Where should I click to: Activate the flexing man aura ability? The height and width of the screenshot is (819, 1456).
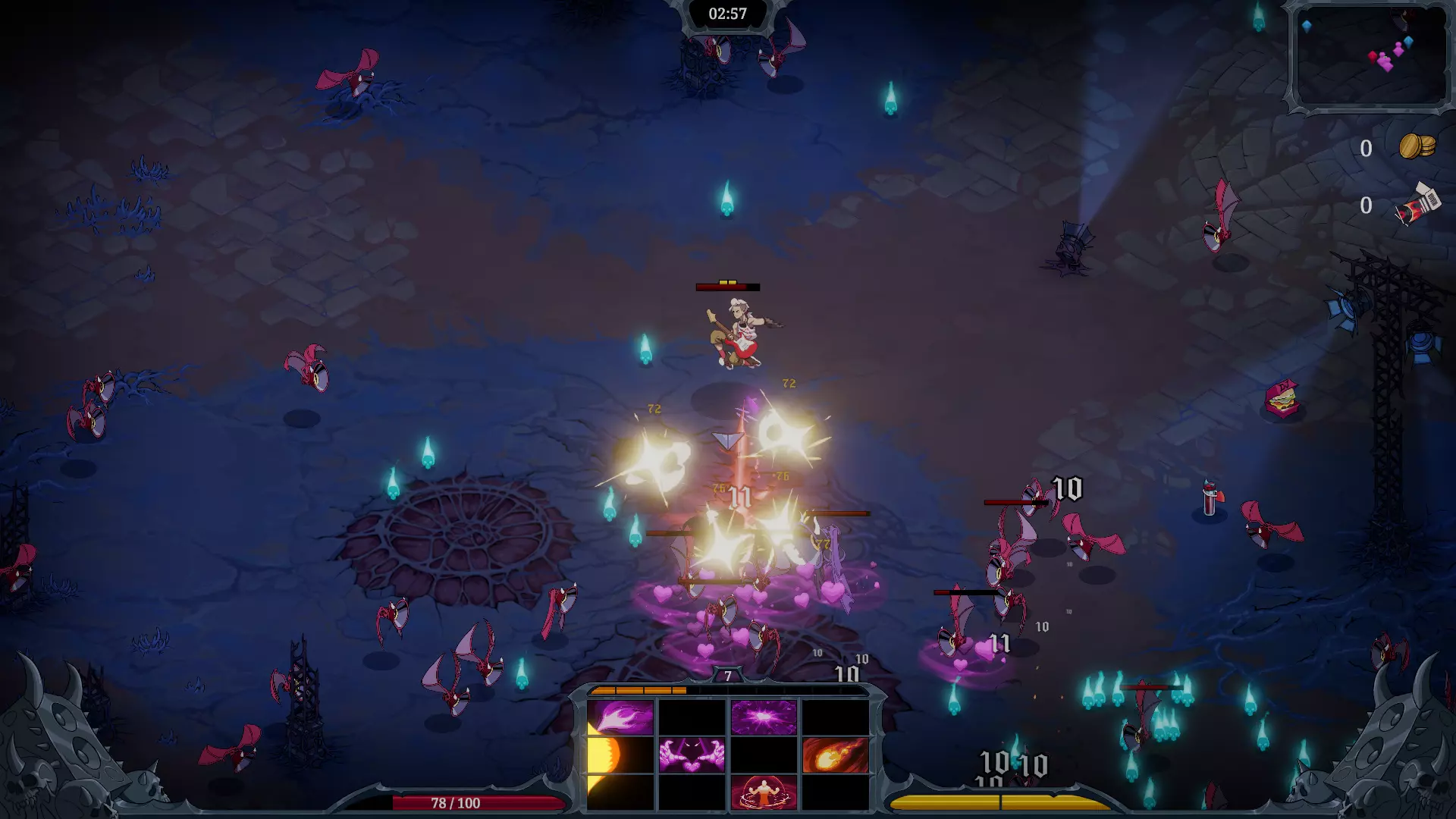tap(764, 792)
